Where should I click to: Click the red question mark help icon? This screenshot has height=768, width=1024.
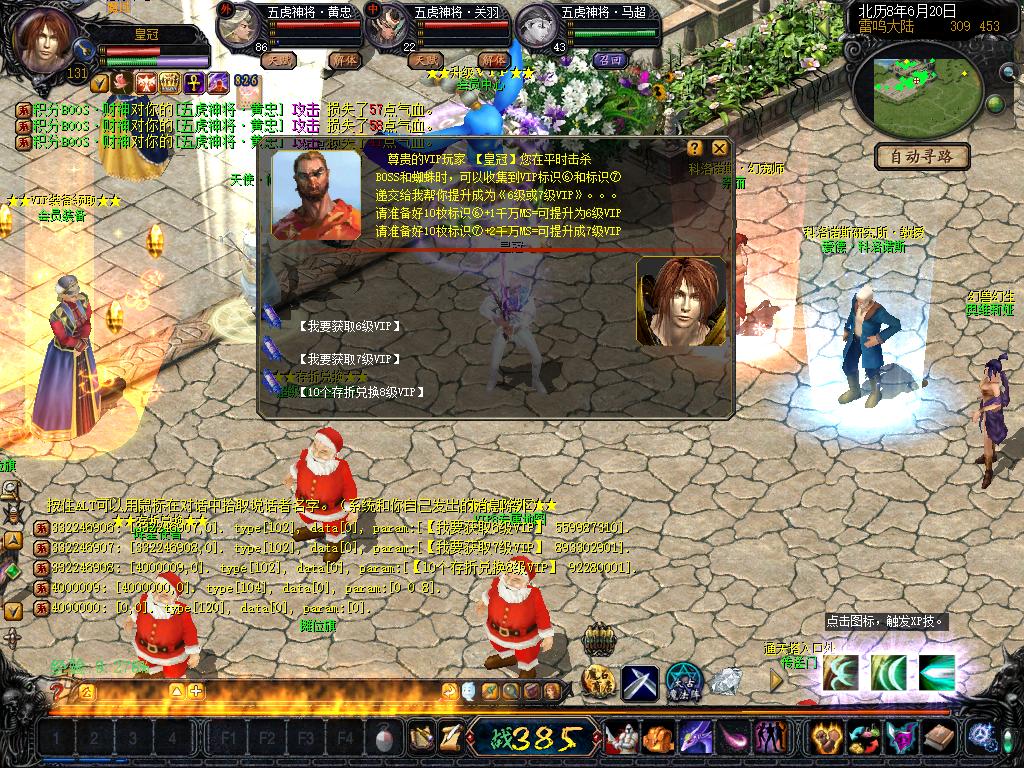pos(58,691)
